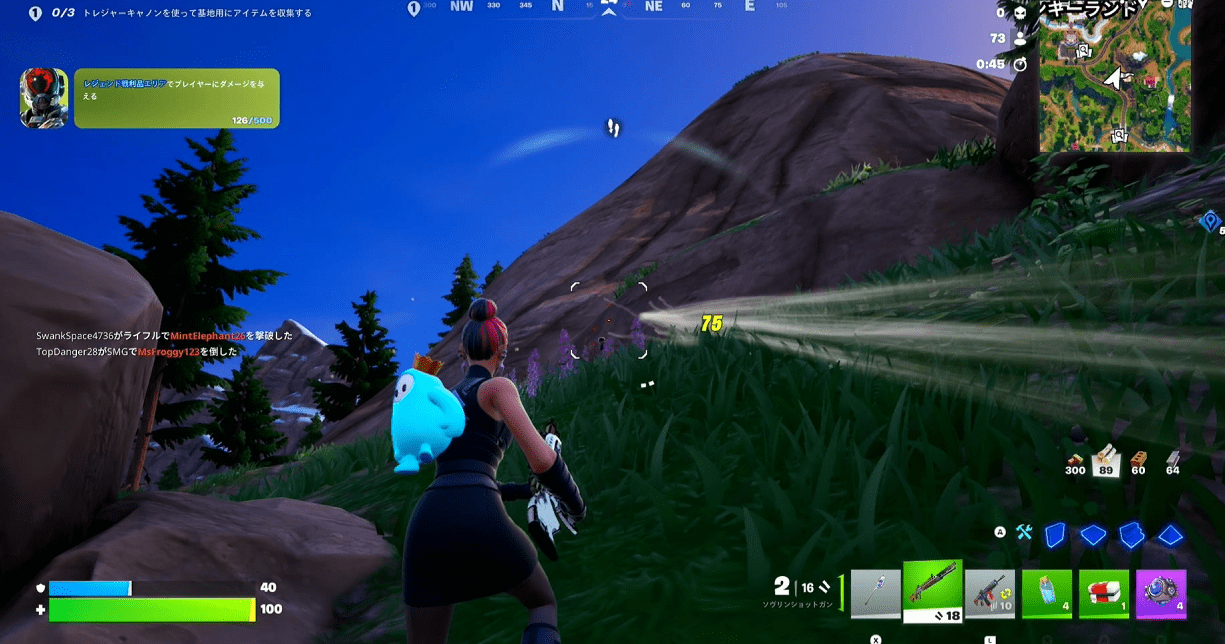The image size is (1225, 644).
Task: Pick the purple shockwave grenade slot
Action: coord(1161,594)
